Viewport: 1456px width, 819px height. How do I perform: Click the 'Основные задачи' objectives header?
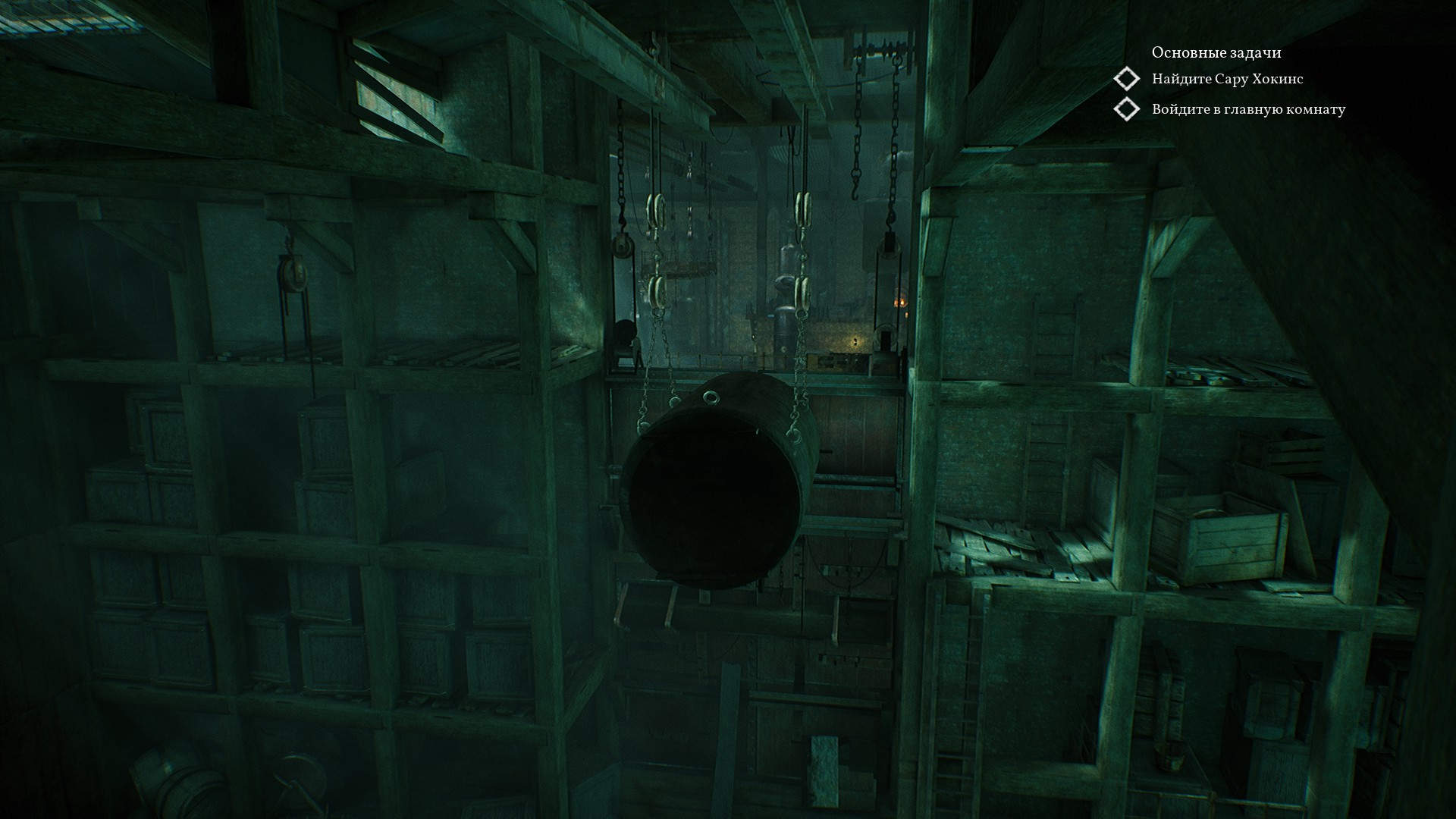point(1216,52)
